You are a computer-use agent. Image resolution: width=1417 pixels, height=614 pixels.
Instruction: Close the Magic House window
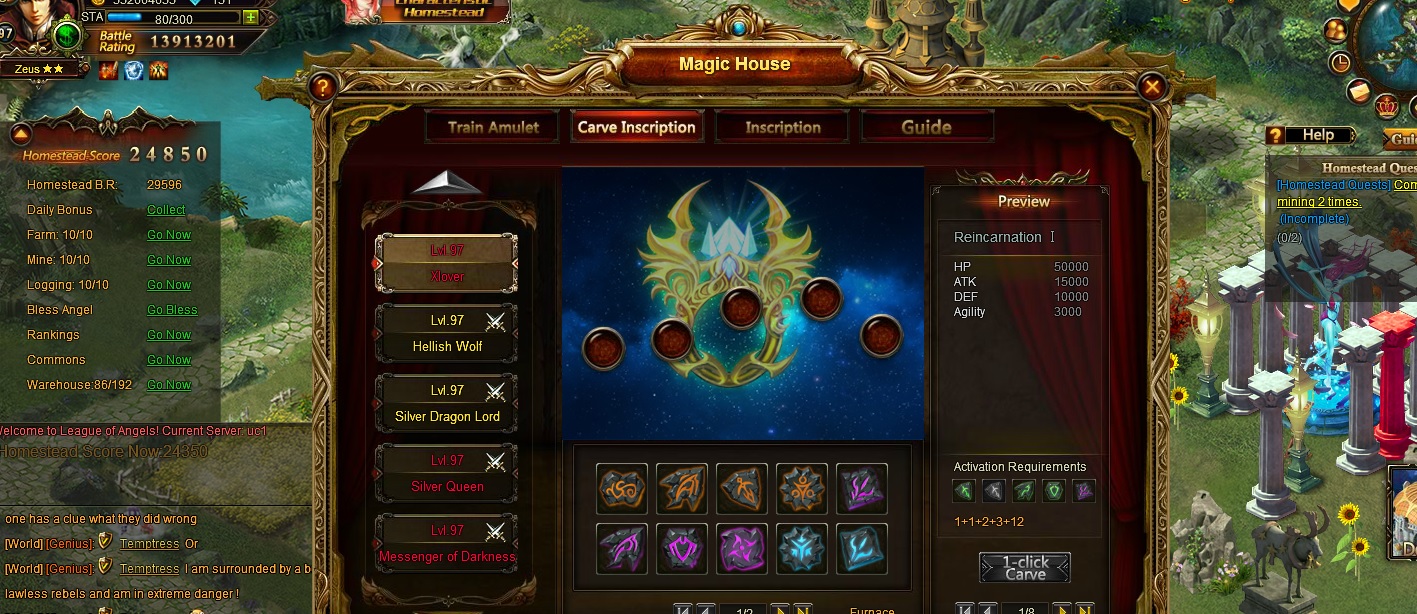tap(1152, 87)
